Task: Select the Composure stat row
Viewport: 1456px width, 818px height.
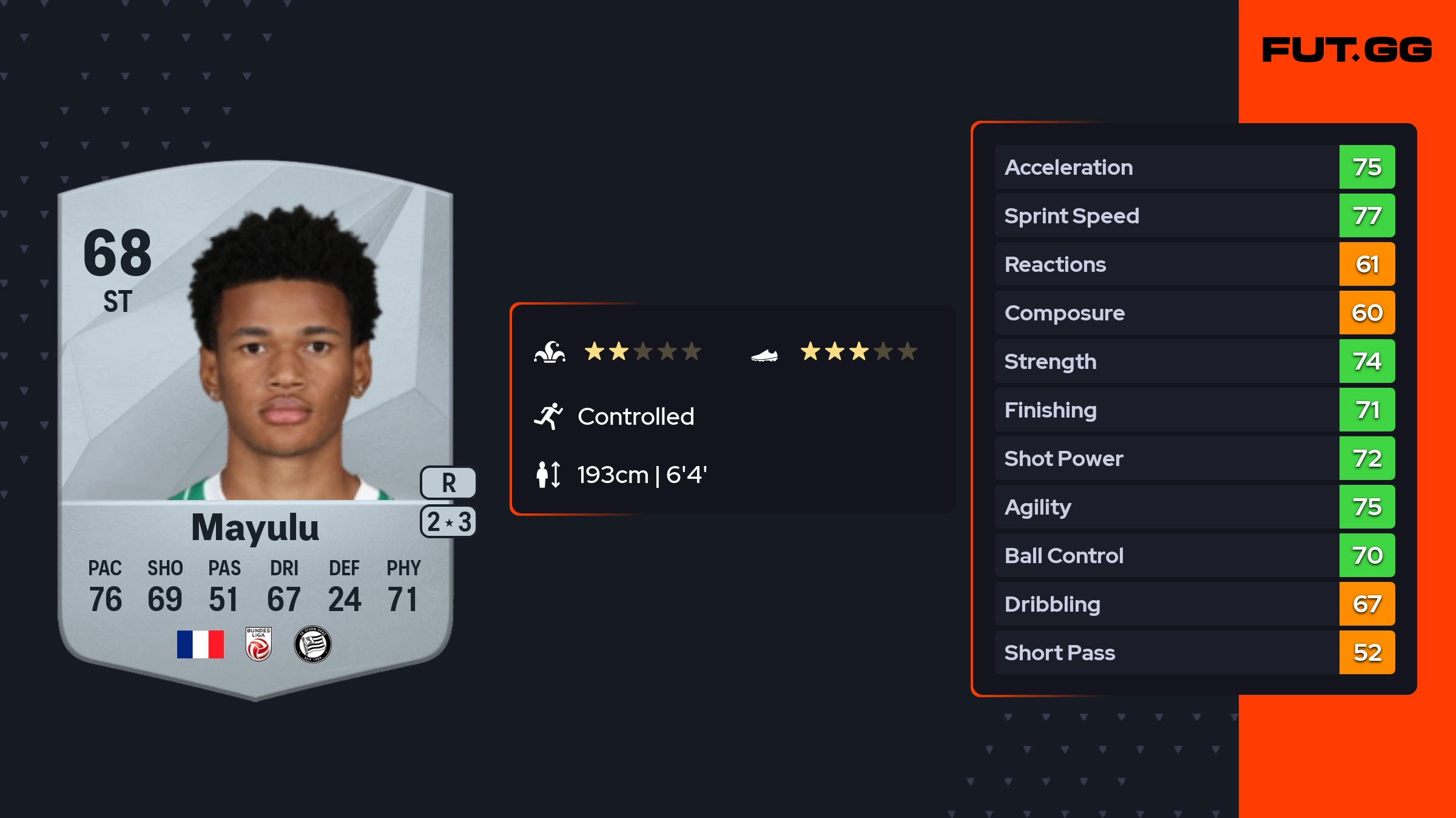Action: [1194, 313]
